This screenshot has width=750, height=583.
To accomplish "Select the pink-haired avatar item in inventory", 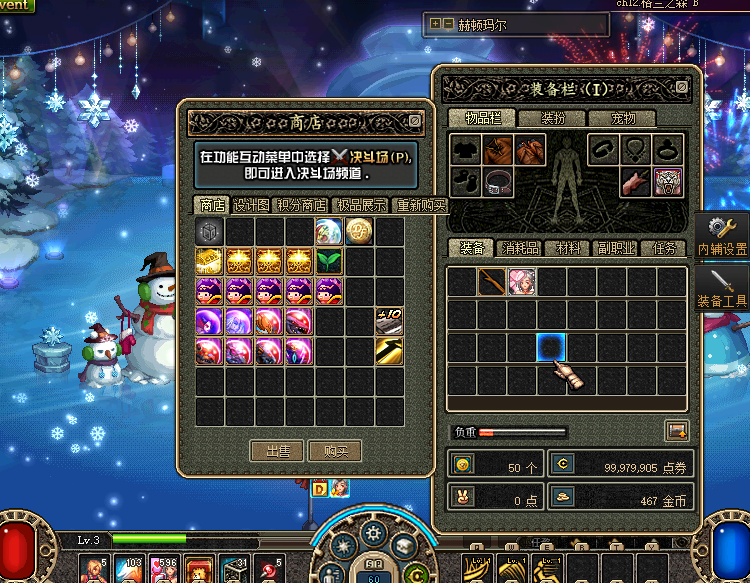I will [x=521, y=282].
